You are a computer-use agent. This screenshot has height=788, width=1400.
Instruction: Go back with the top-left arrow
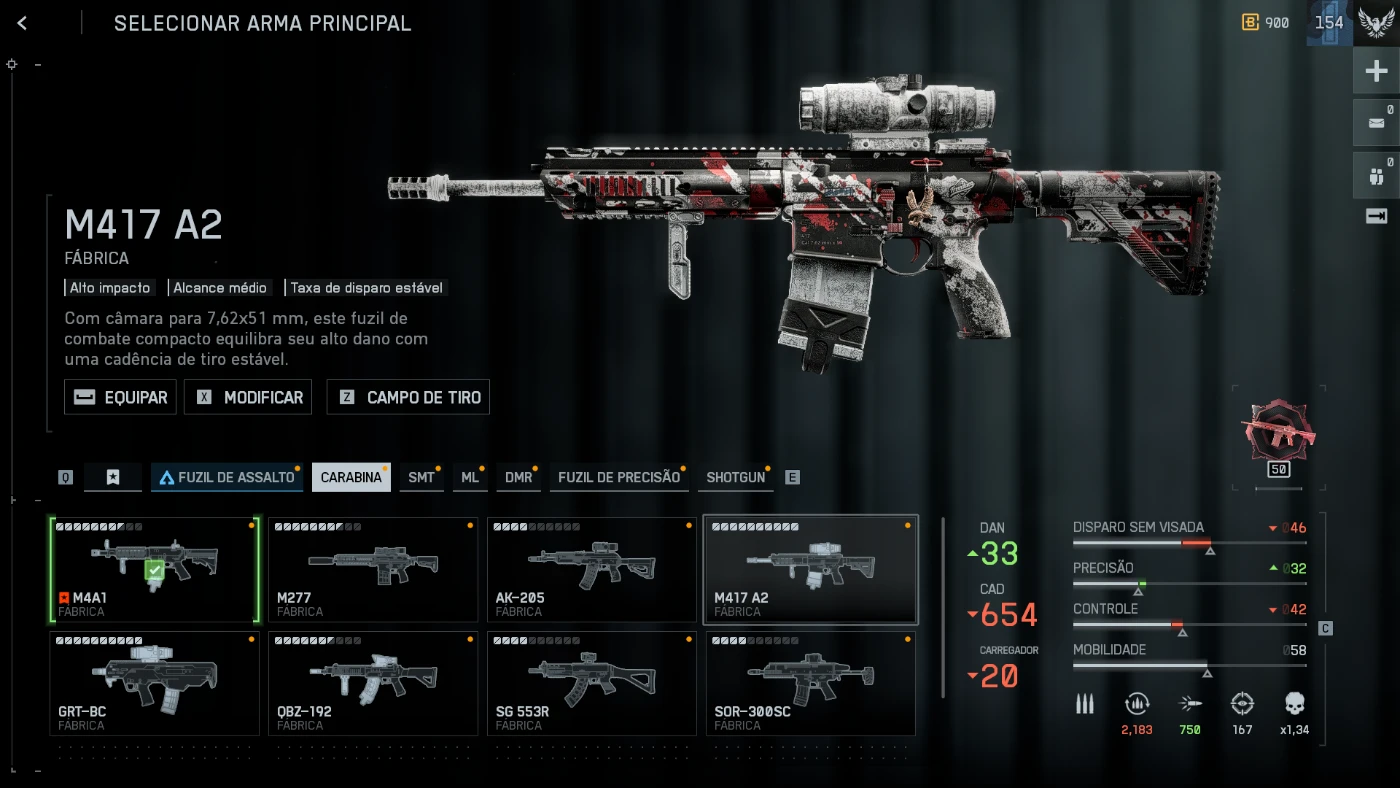point(22,23)
